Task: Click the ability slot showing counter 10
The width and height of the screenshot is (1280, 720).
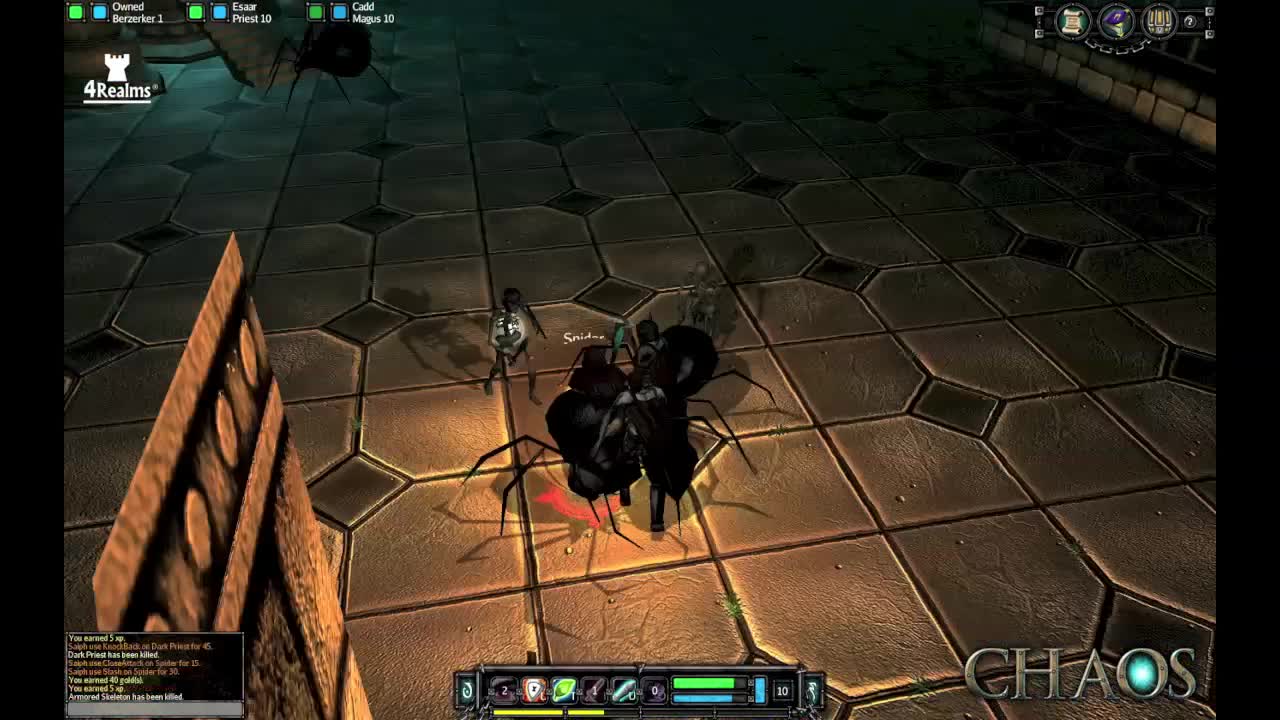Action: coord(782,691)
